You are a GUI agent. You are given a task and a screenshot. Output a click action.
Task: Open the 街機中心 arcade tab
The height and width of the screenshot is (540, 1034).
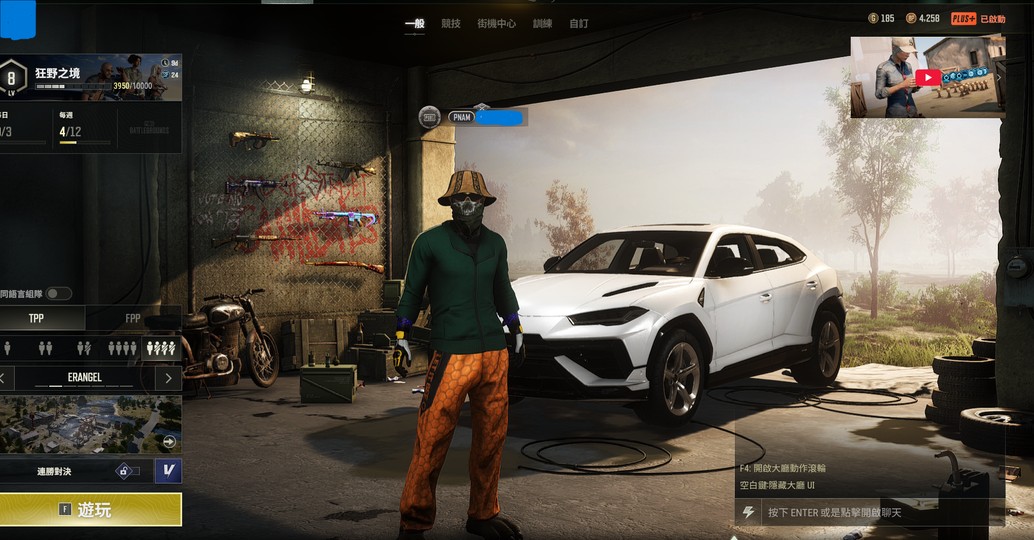497,22
